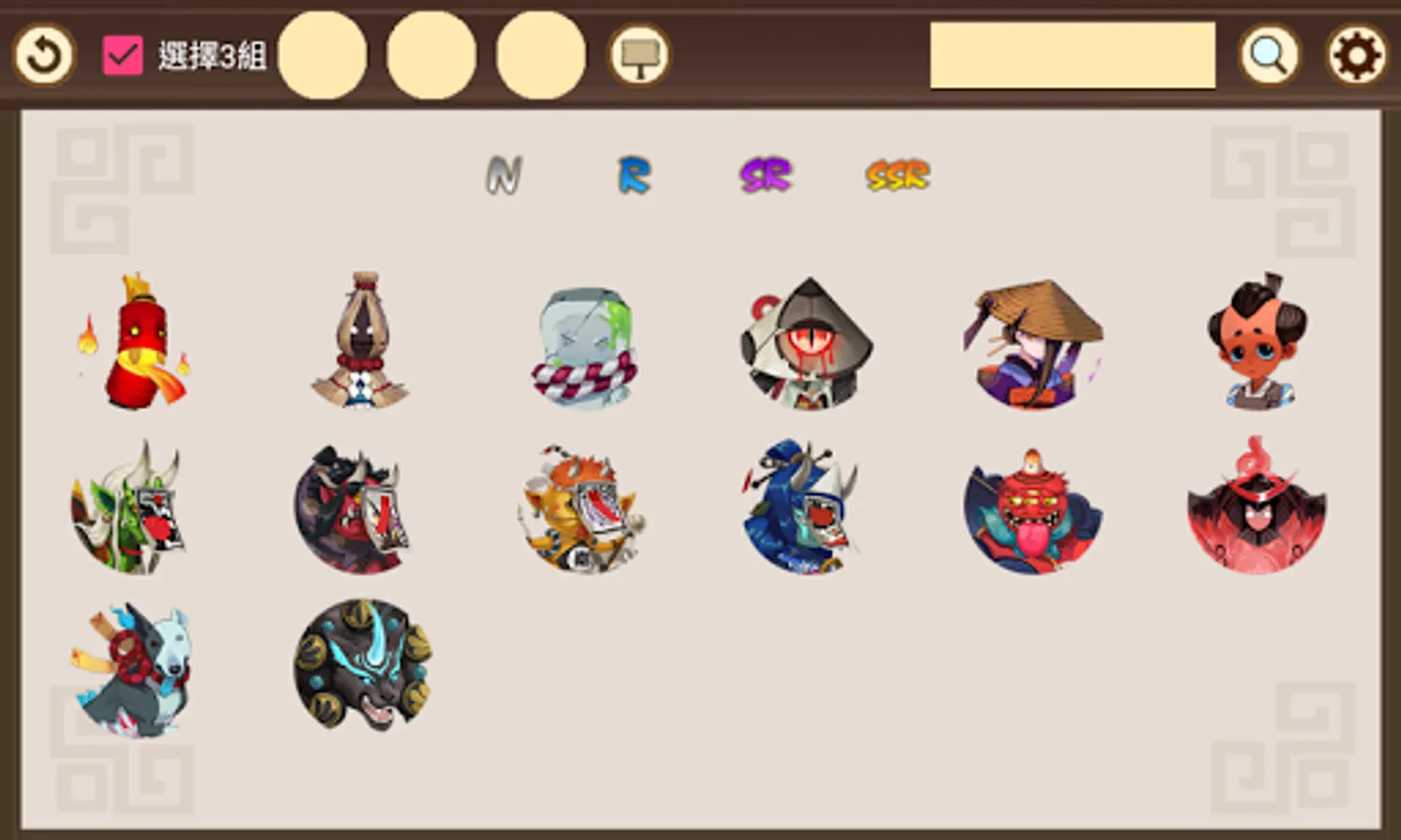
Task: Click inside the search input field
Action: point(1072,56)
